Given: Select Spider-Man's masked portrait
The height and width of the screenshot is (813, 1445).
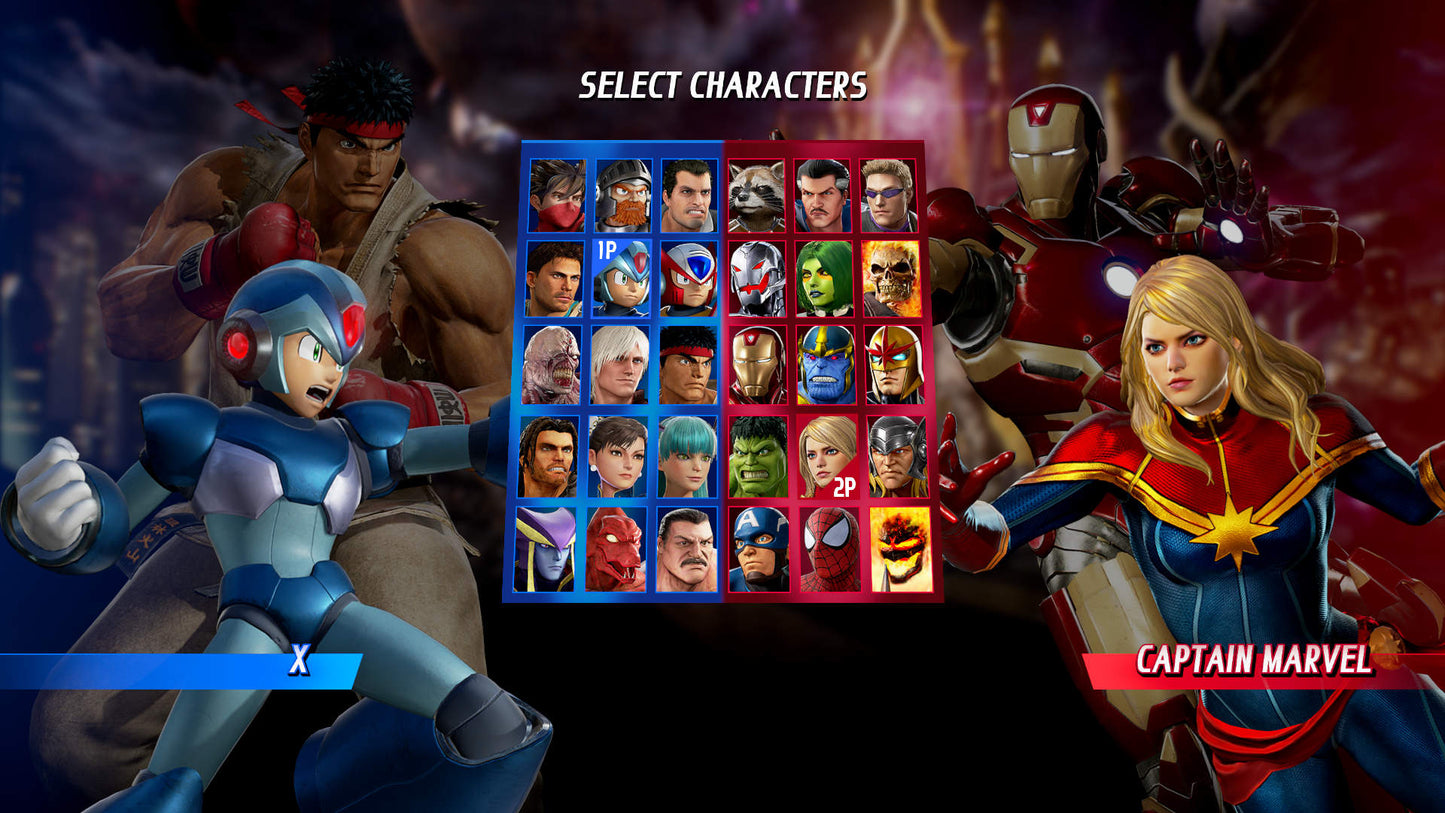Looking at the screenshot, I should tap(826, 549).
